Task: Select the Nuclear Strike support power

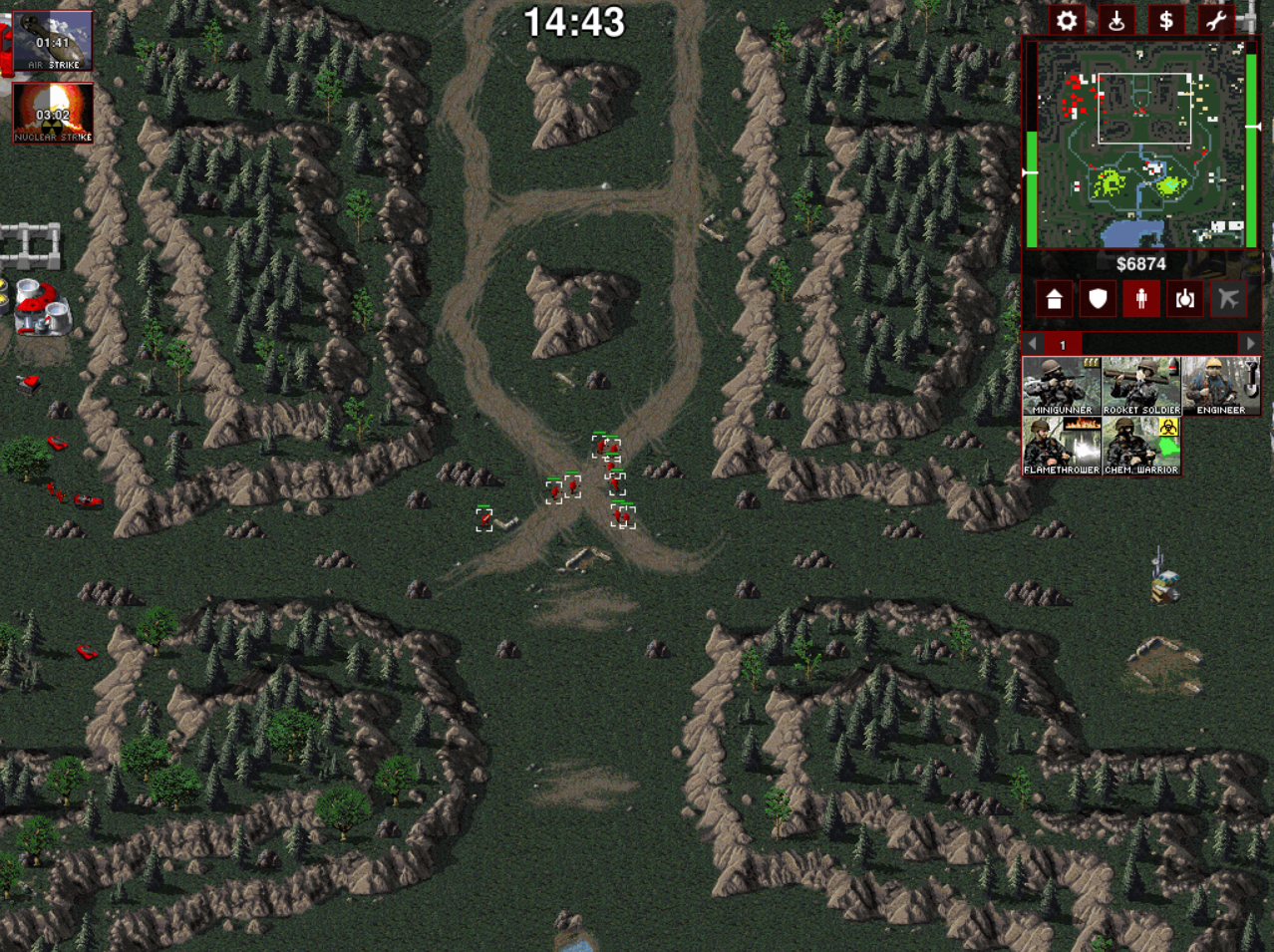Action: point(53,114)
